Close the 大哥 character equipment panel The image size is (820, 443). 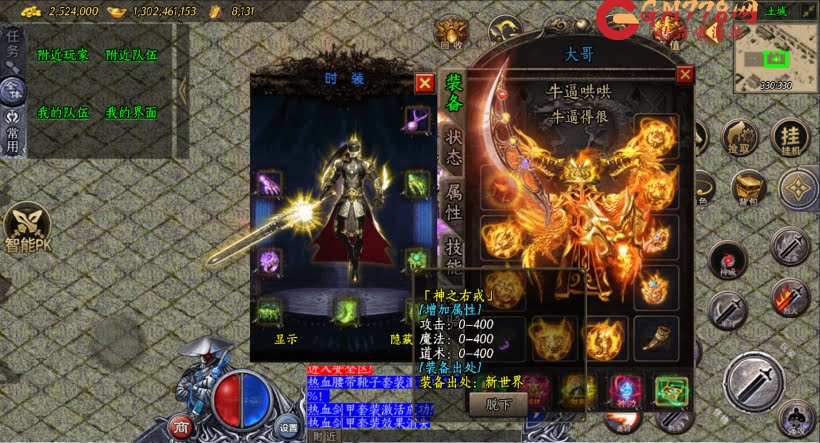coord(685,74)
